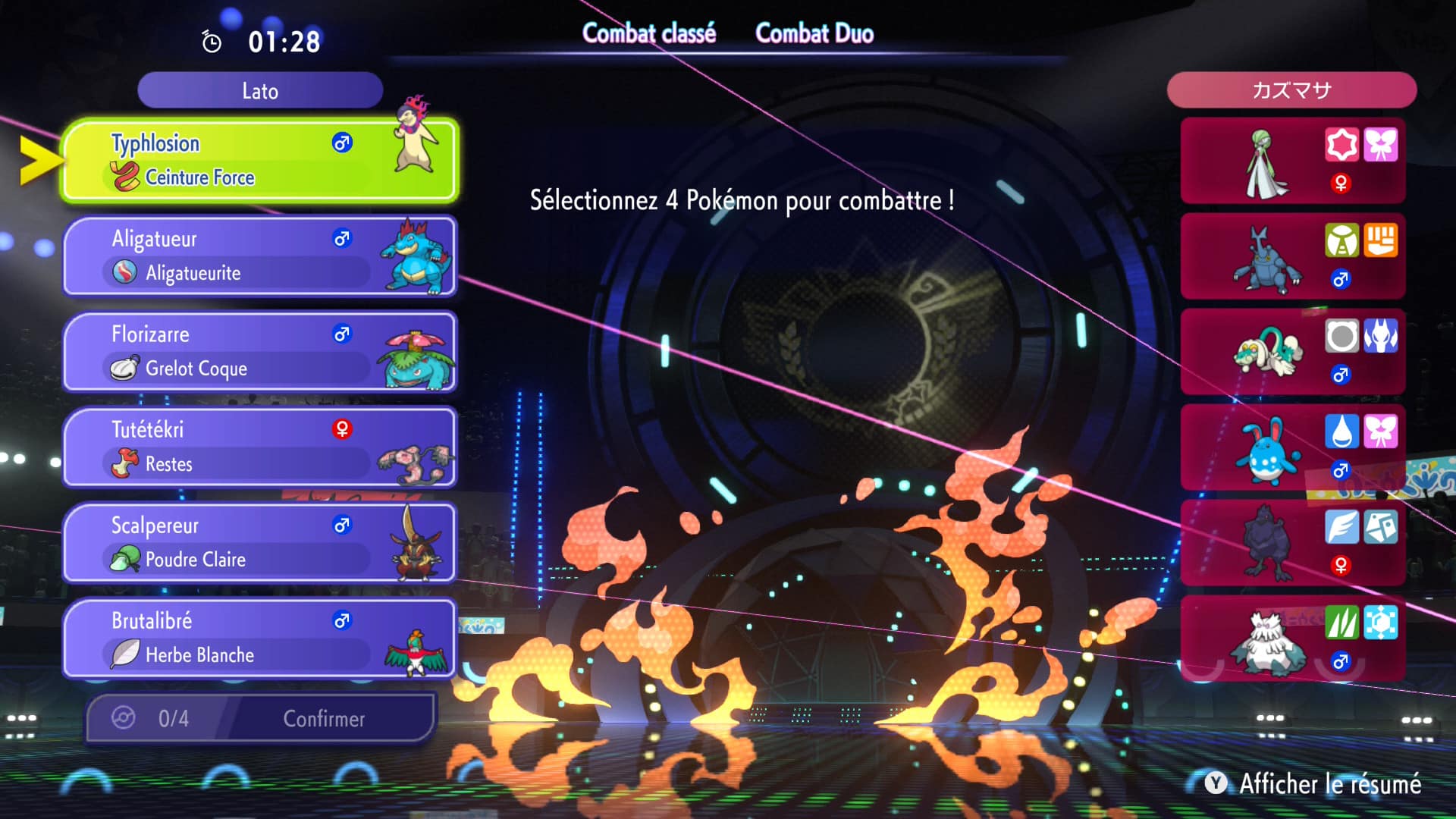
Task: Inspect opponent's Gardevoir card
Action: 1292,161
